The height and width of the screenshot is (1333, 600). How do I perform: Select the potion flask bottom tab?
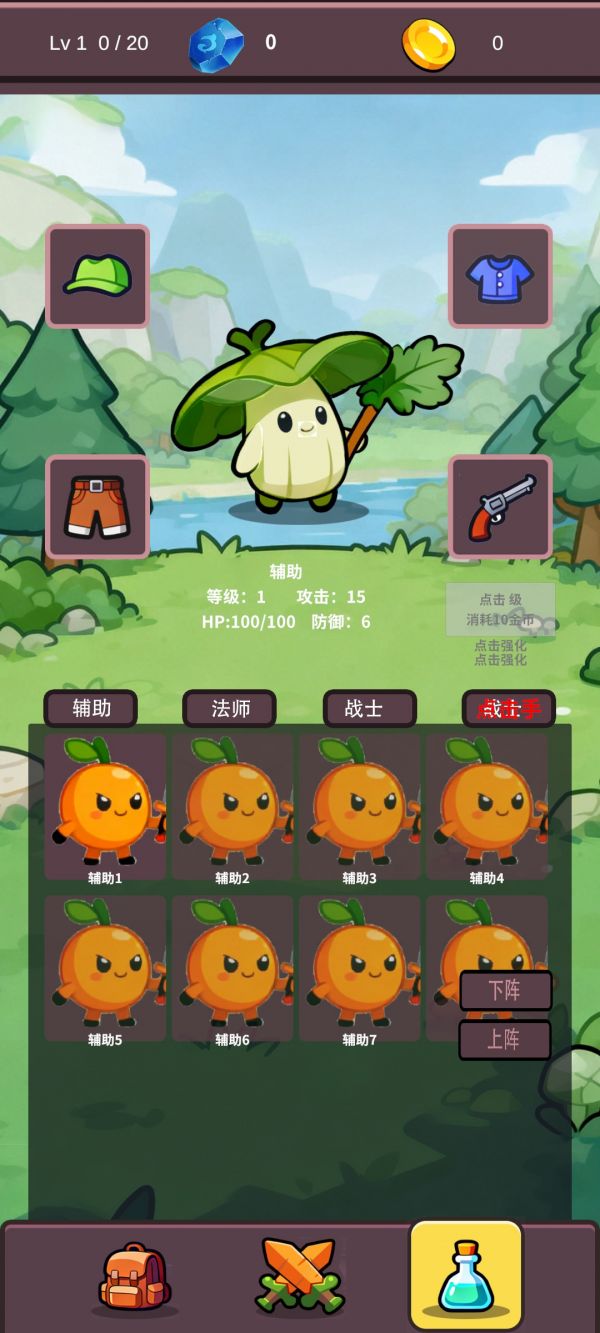click(x=466, y=1276)
